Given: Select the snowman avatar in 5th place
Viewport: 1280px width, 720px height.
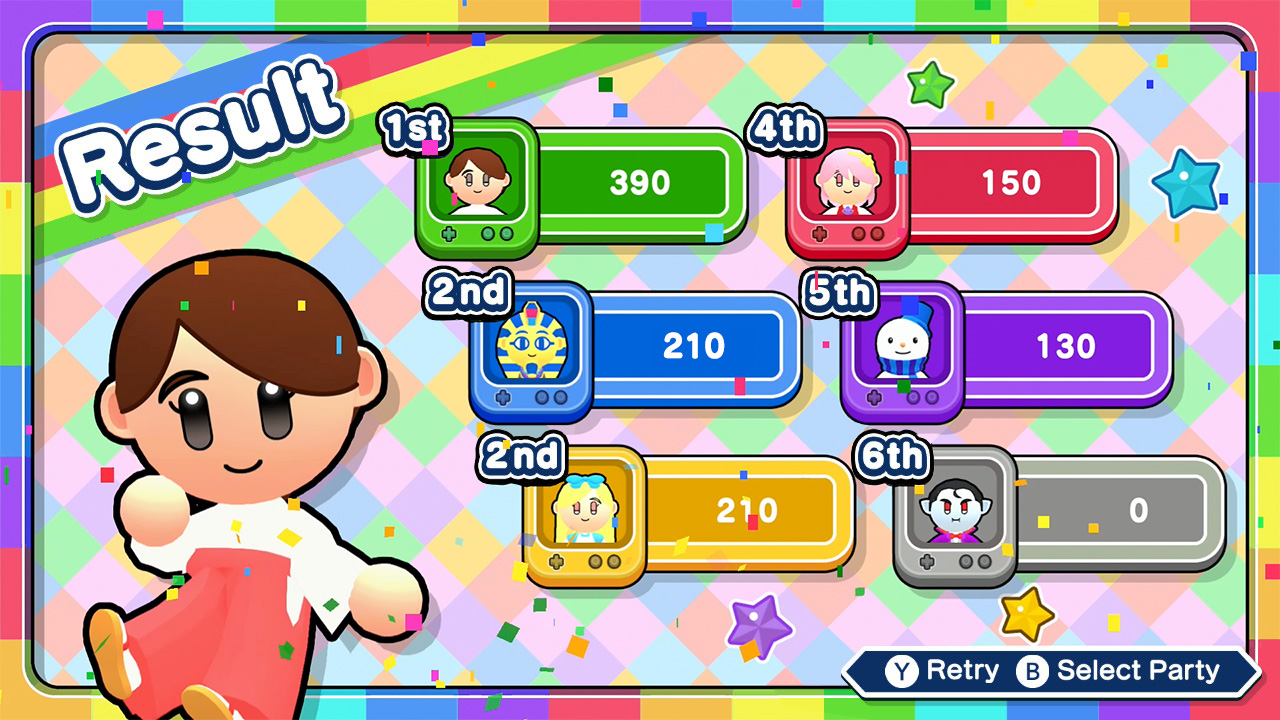Looking at the screenshot, I should (901, 348).
